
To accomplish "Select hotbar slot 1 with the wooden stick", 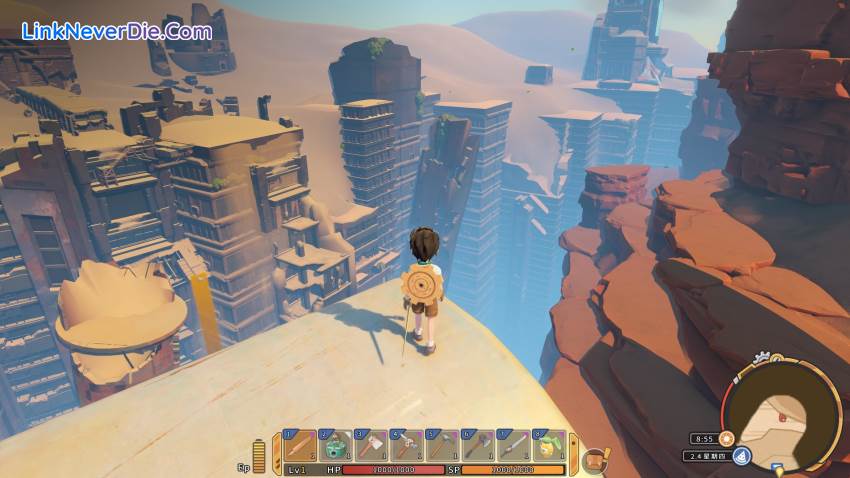I will [299, 445].
